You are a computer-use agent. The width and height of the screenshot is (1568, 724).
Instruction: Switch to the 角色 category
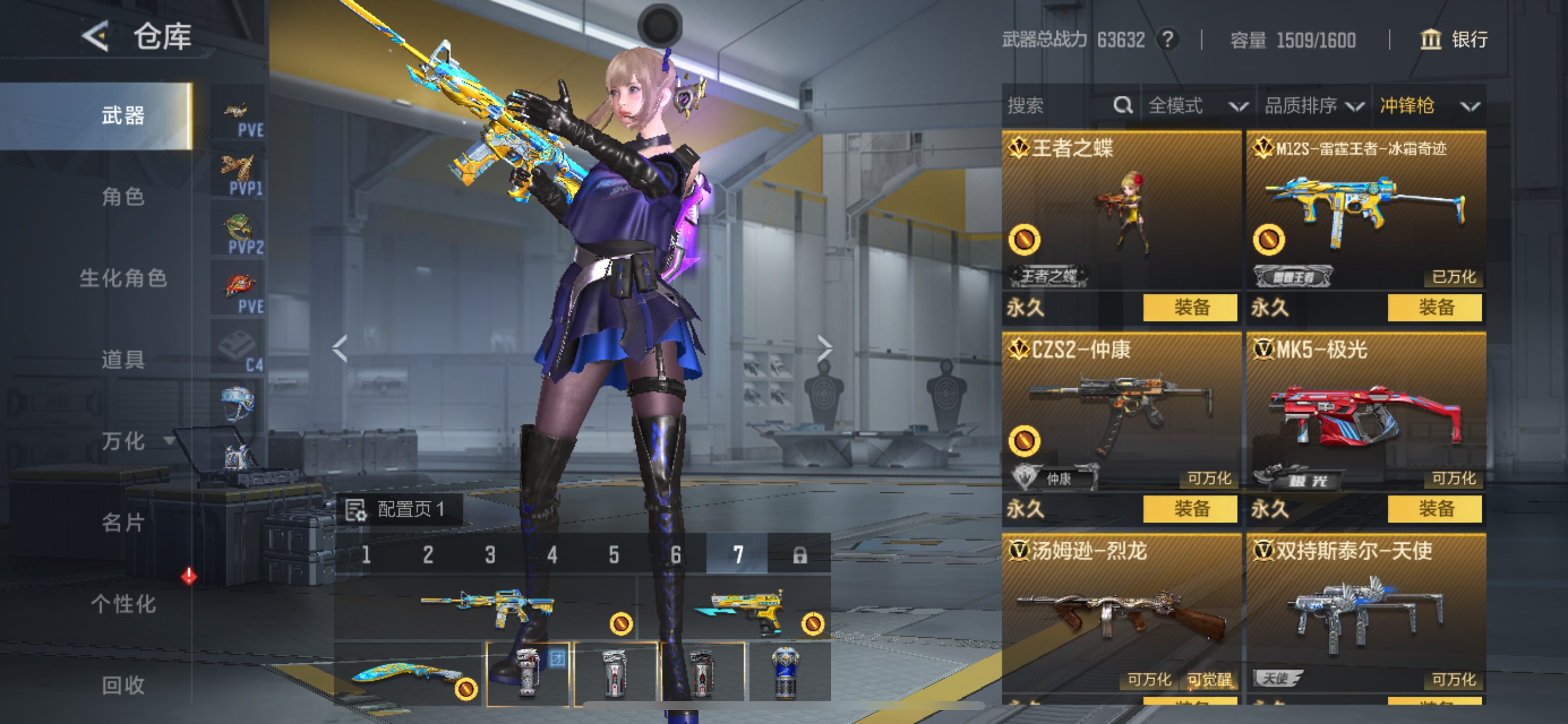(123, 196)
